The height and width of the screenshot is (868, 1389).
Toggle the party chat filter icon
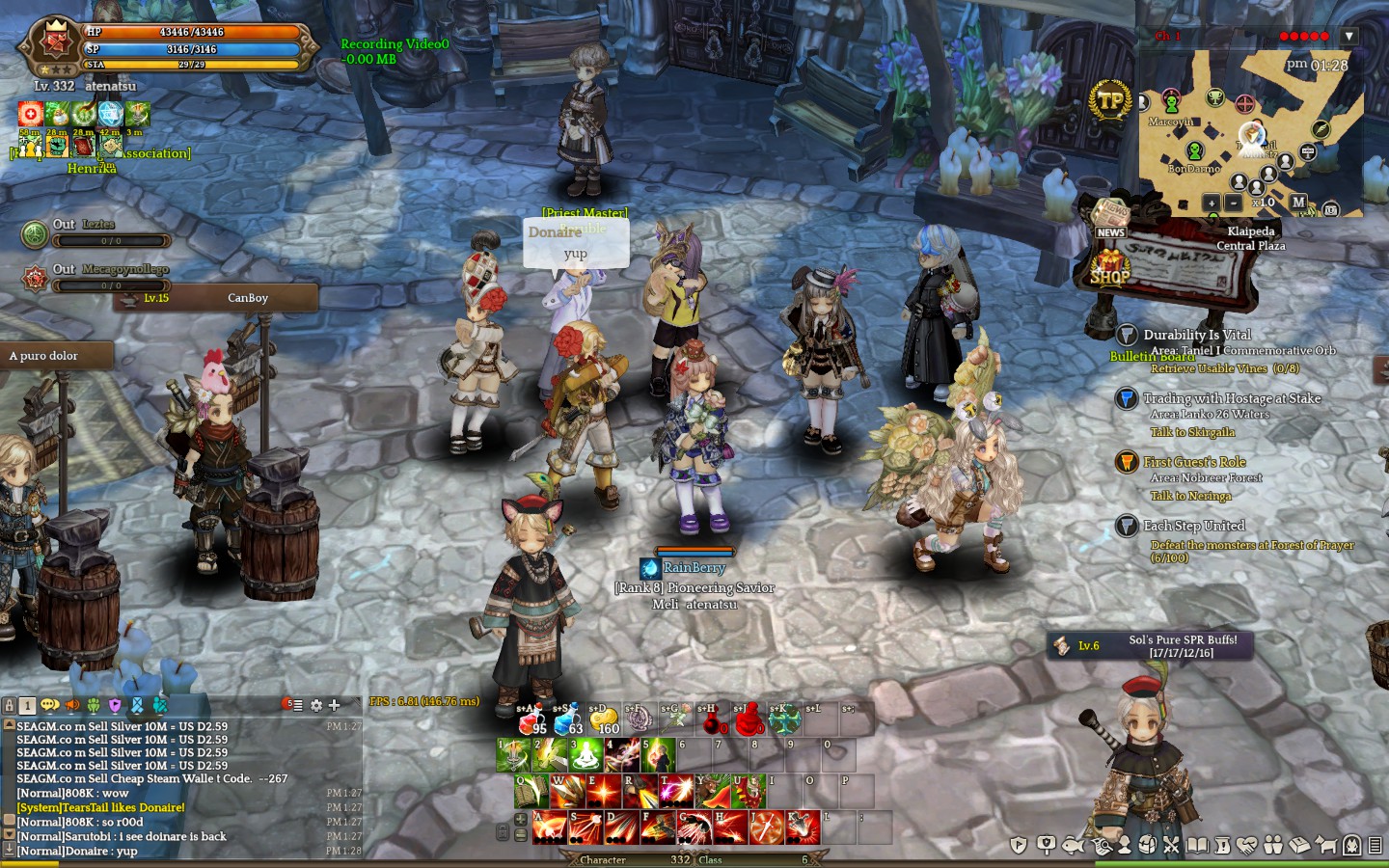94,705
